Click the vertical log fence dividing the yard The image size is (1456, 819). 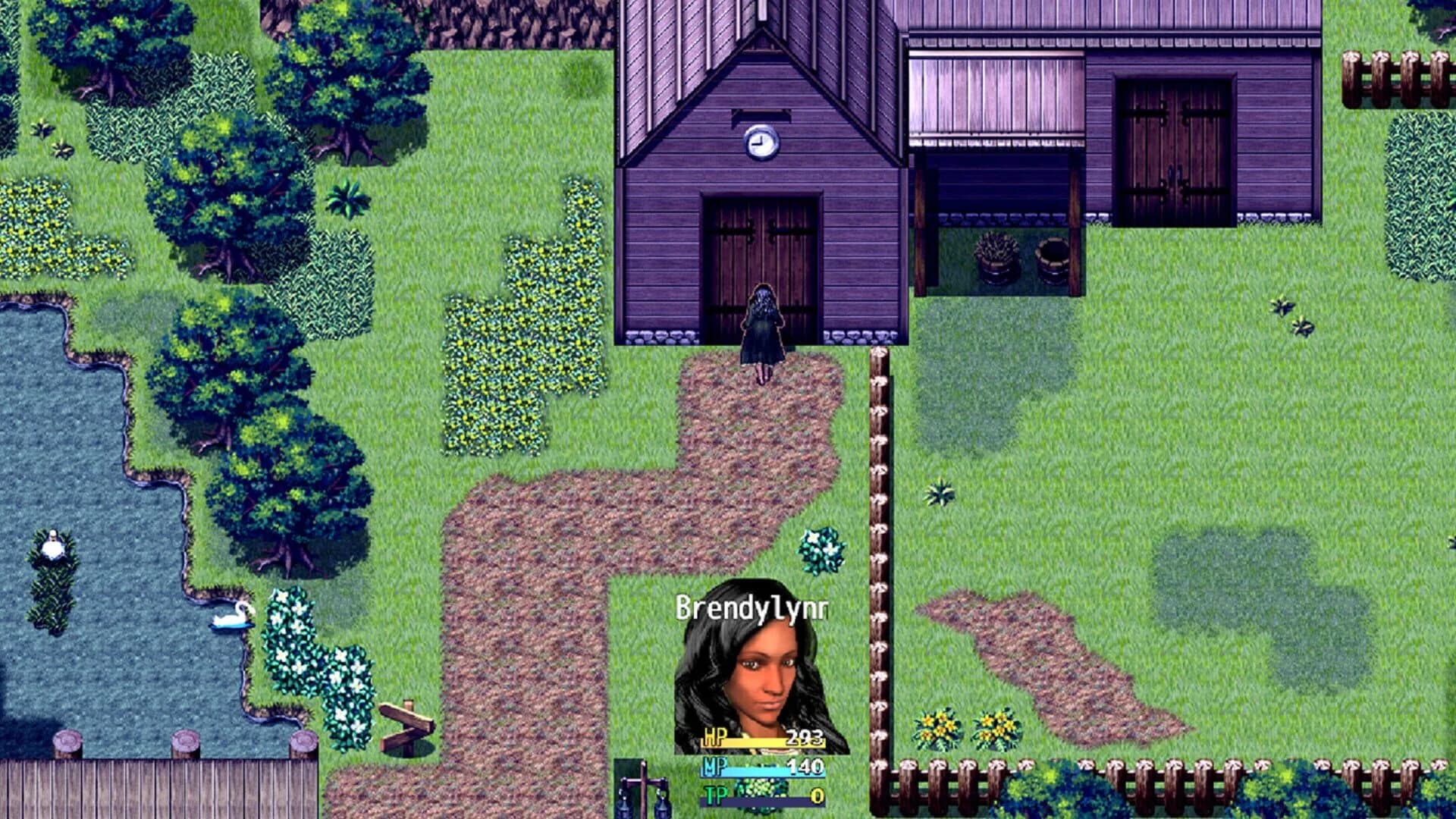(x=879, y=531)
